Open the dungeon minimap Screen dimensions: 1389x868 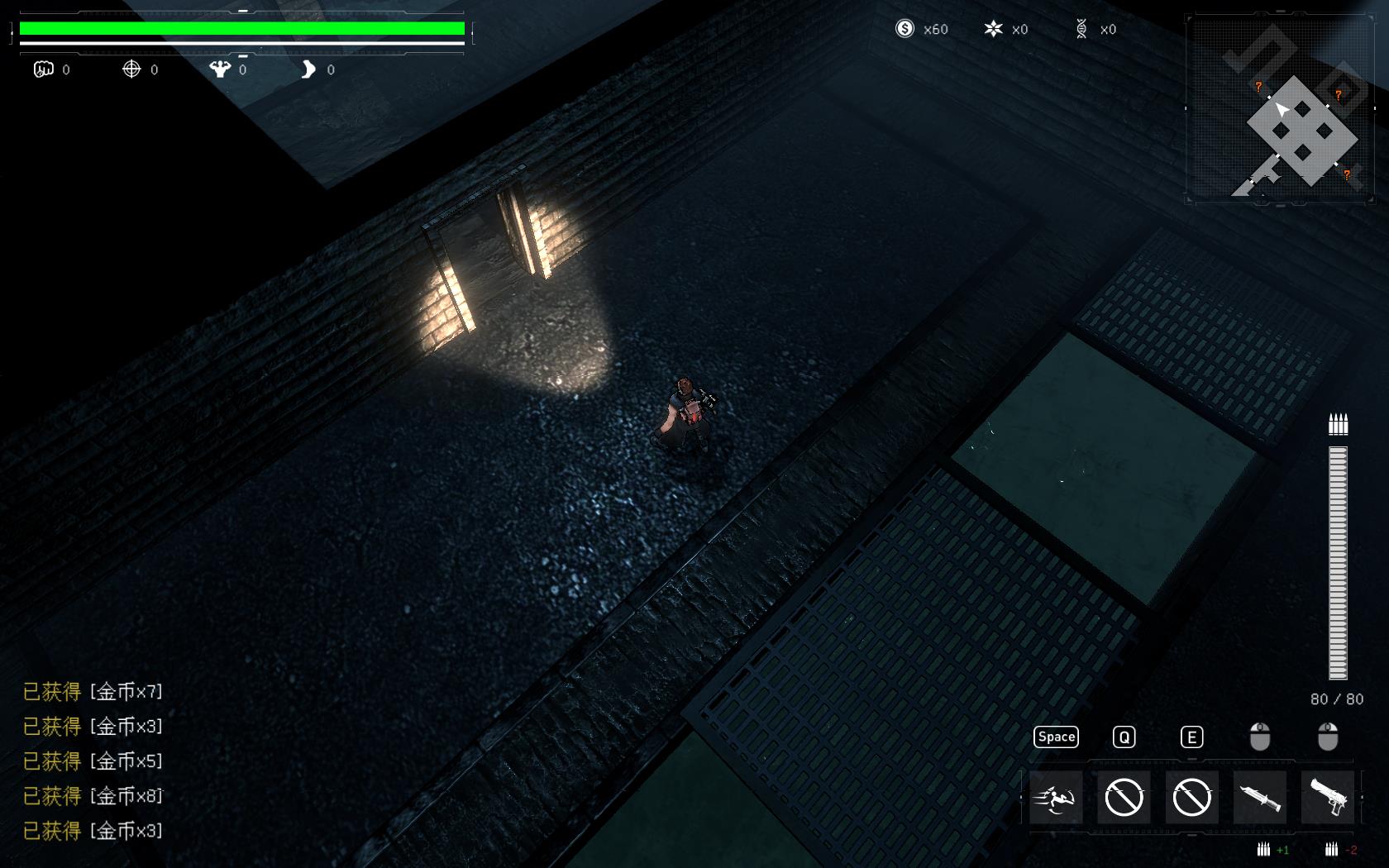(1279, 108)
